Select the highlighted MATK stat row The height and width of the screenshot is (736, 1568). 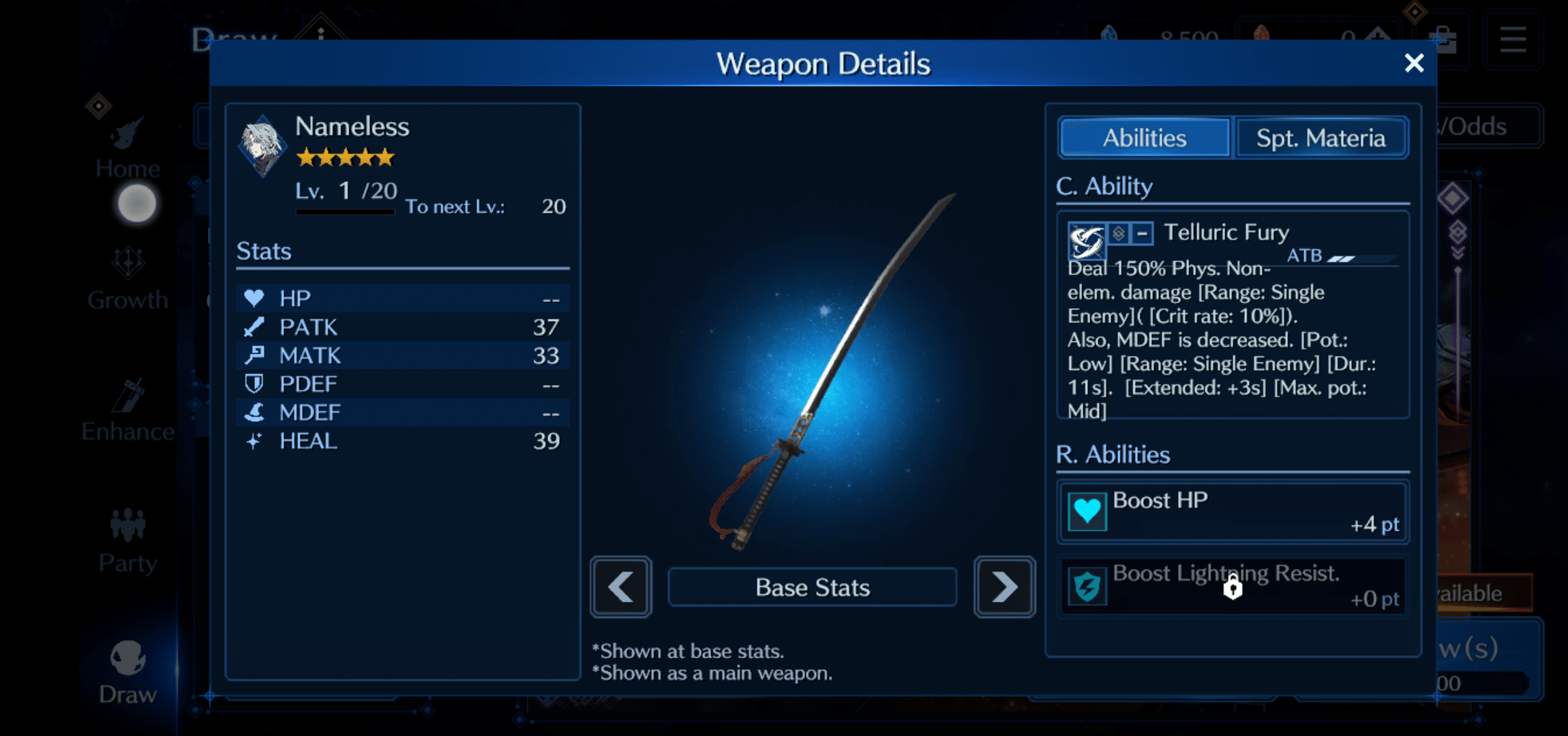pyautogui.click(x=403, y=355)
